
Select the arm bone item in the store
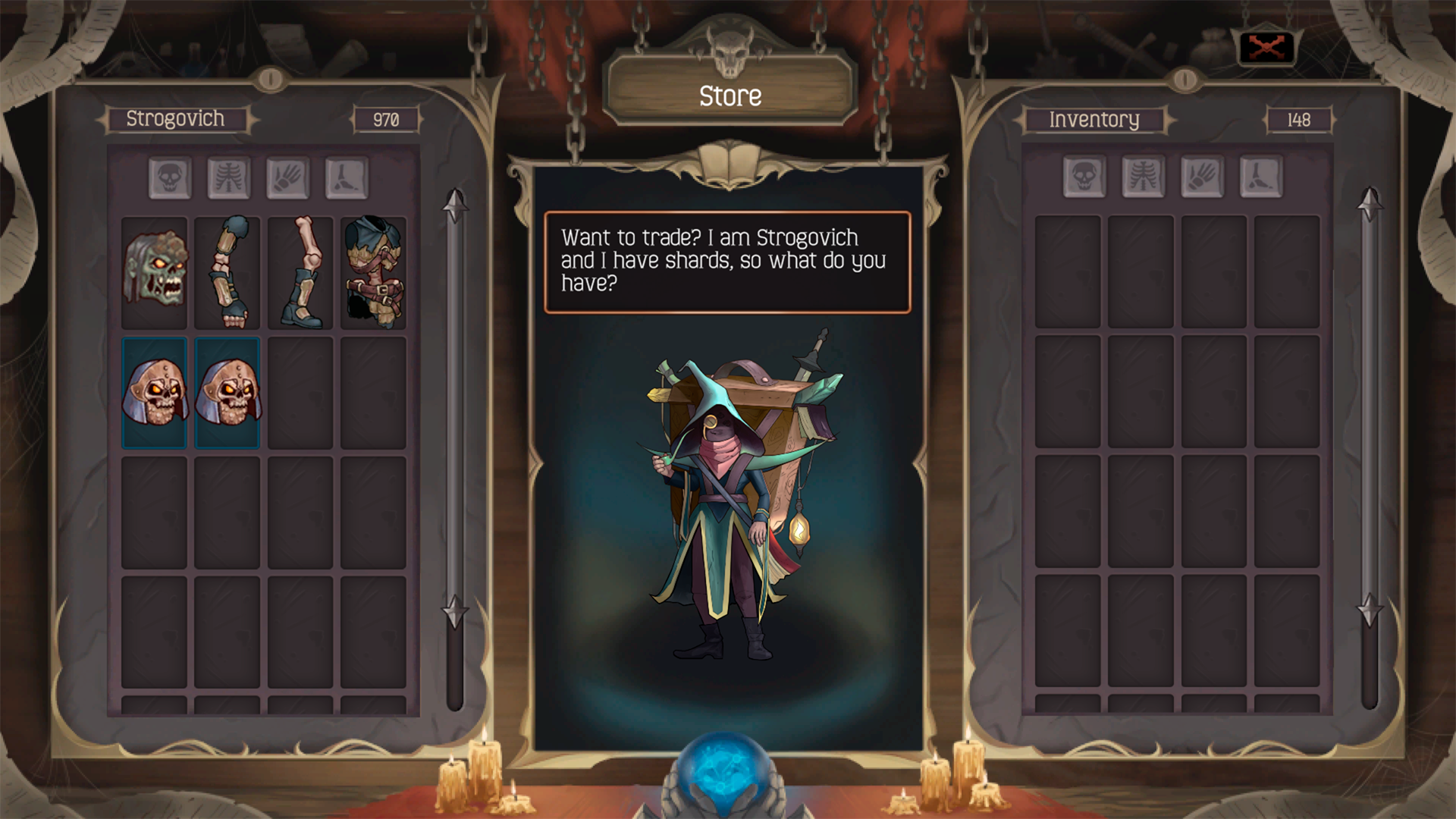click(227, 271)
